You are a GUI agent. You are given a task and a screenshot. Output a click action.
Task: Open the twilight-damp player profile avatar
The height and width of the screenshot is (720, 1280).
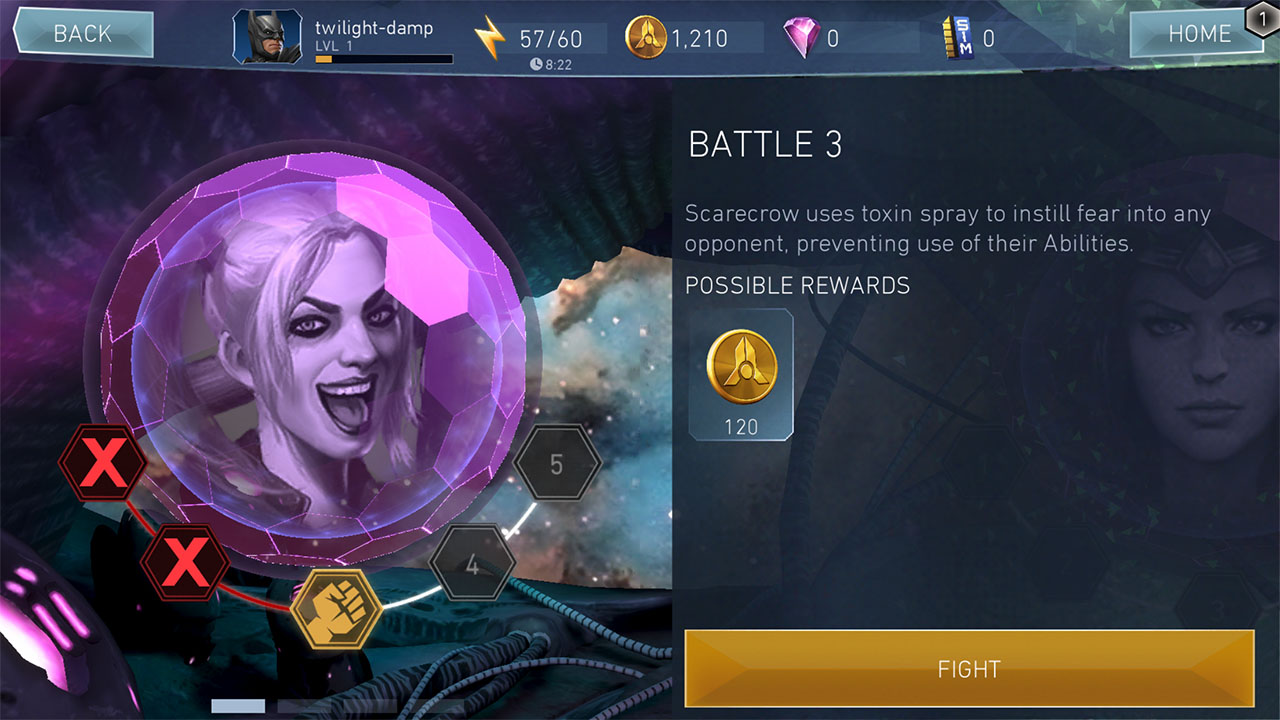268,38
